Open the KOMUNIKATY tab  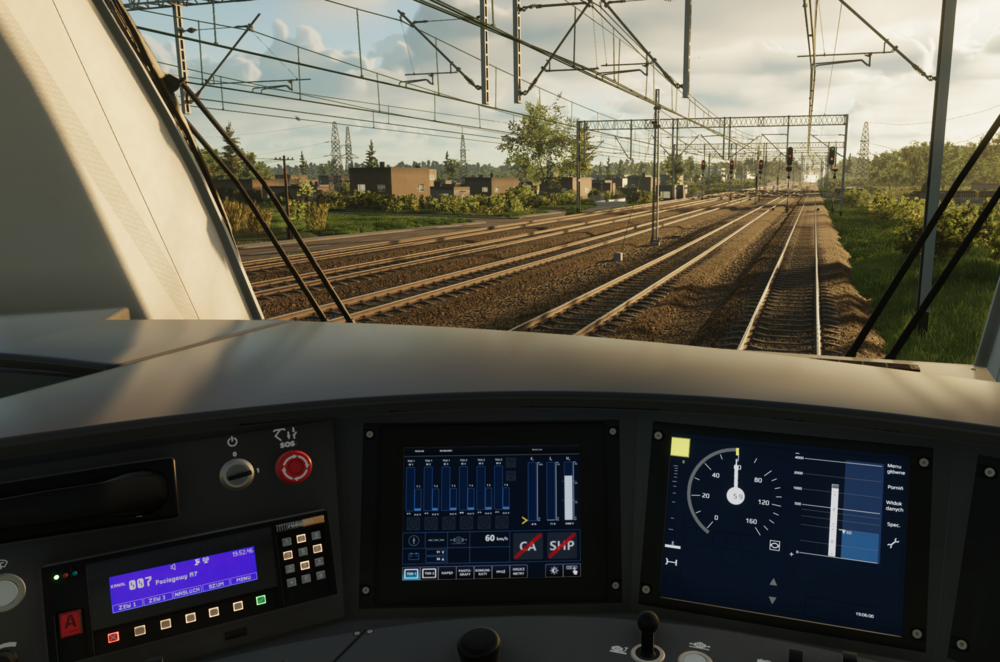click(482, 573)
